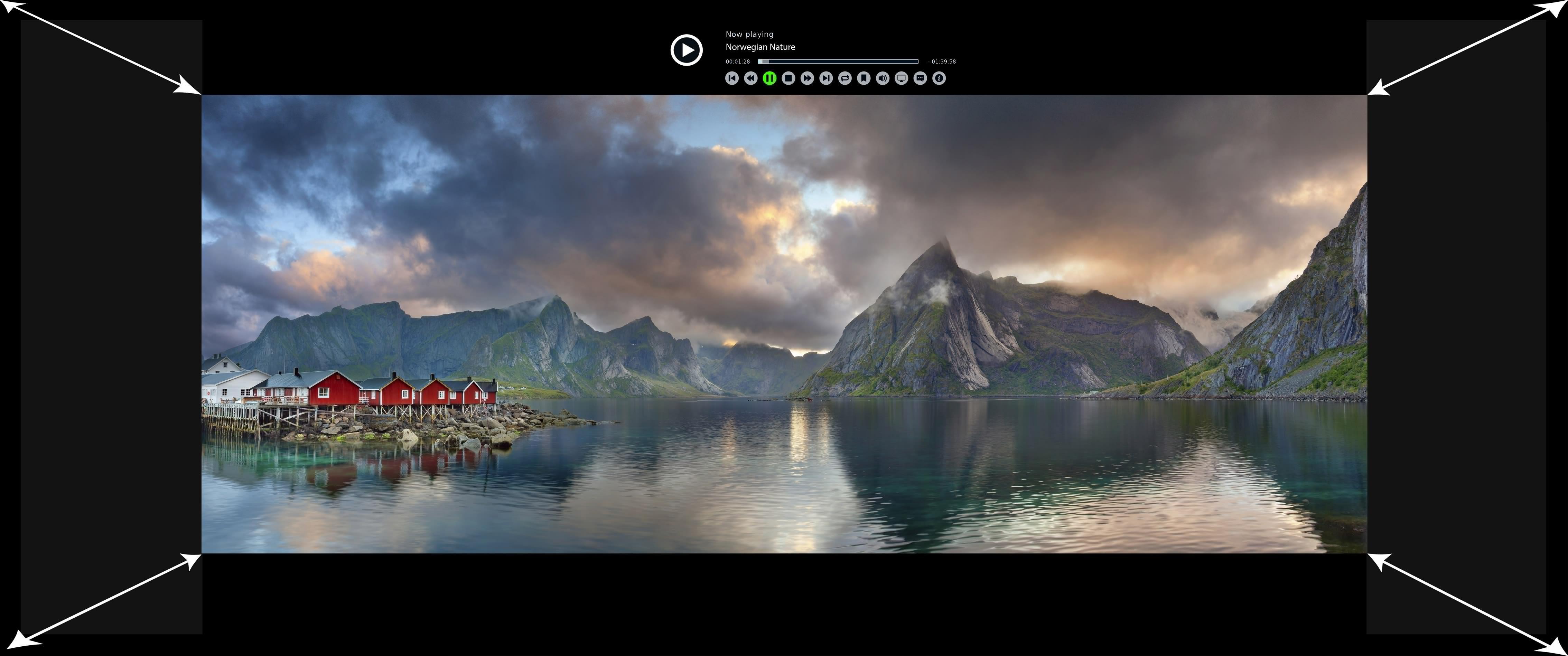Show video info with the i button
The height and width of the screenshot is (656, 1568).
click(x=939, y=78)
